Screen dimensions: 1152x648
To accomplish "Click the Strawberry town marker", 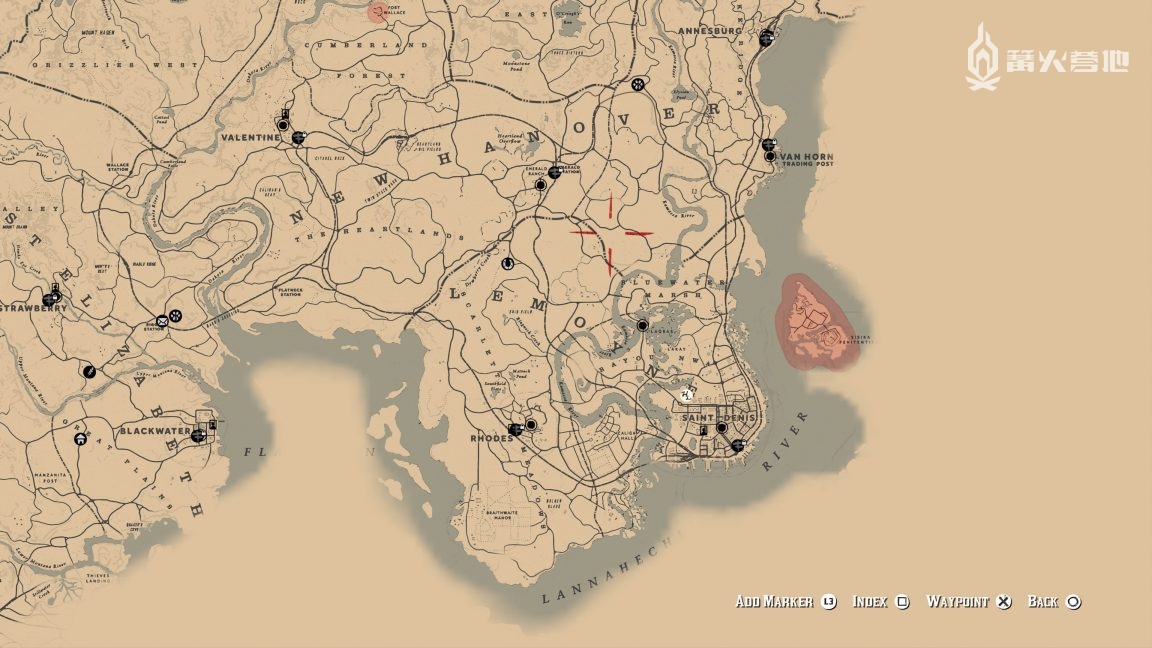I will 49,298.
